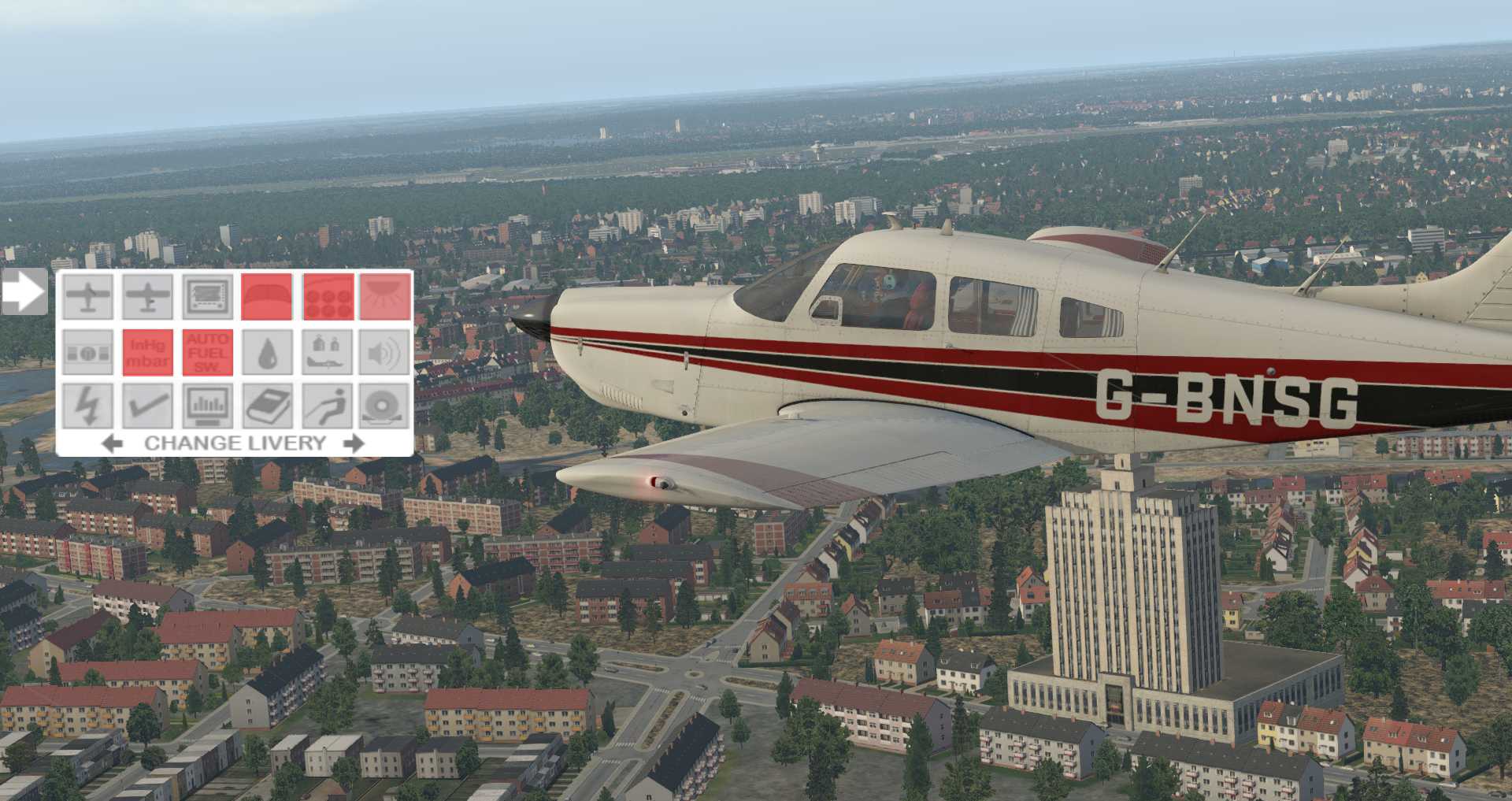Click the speaker sound icon
Image resolution: width=1512 pixels, height=801 pixels.
pos(385,352)
